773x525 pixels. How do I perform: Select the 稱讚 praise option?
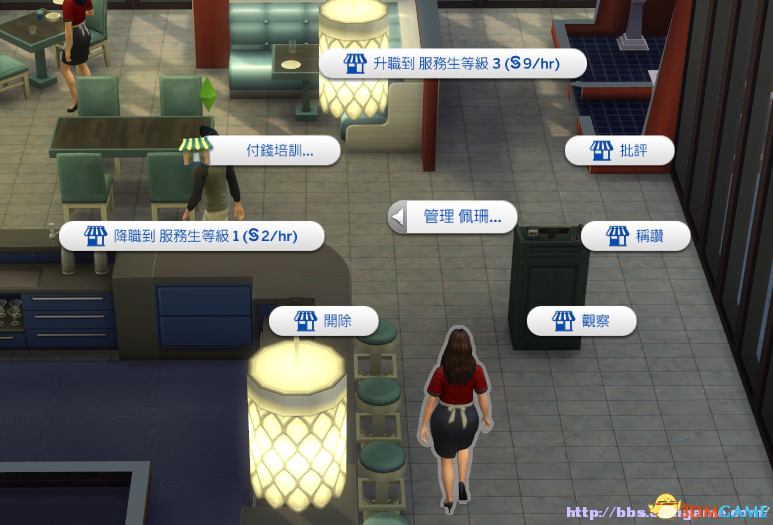tap(635, 236)
